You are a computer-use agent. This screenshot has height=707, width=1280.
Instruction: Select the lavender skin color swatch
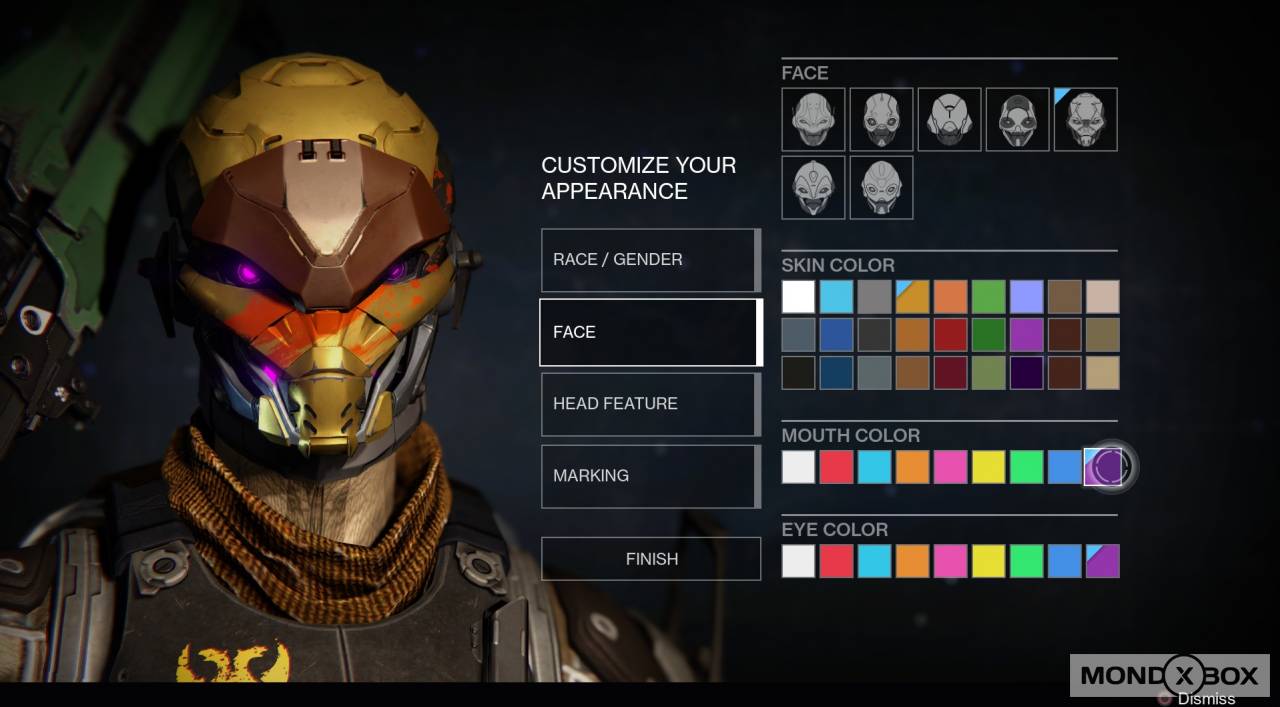[x=1026, y=297]
